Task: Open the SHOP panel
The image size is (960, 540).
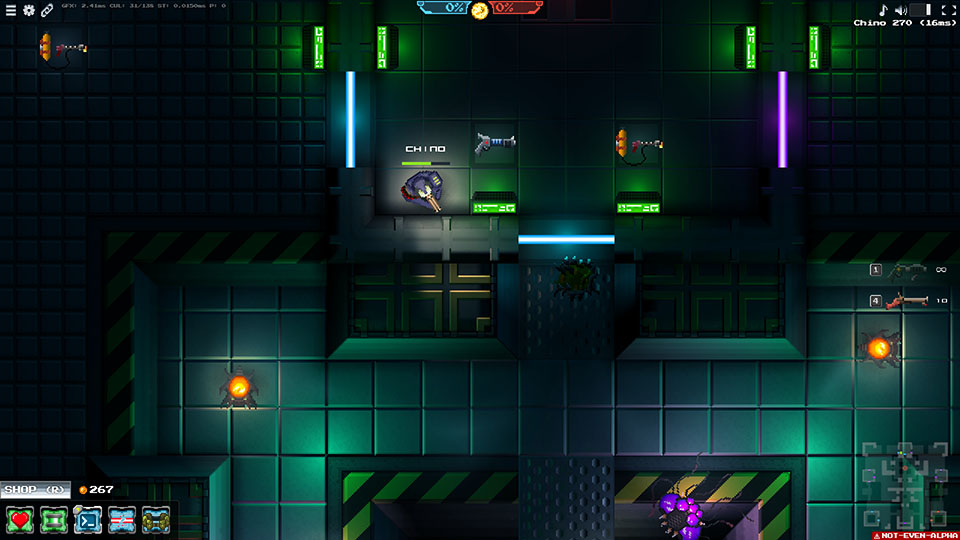Action: 34,490
